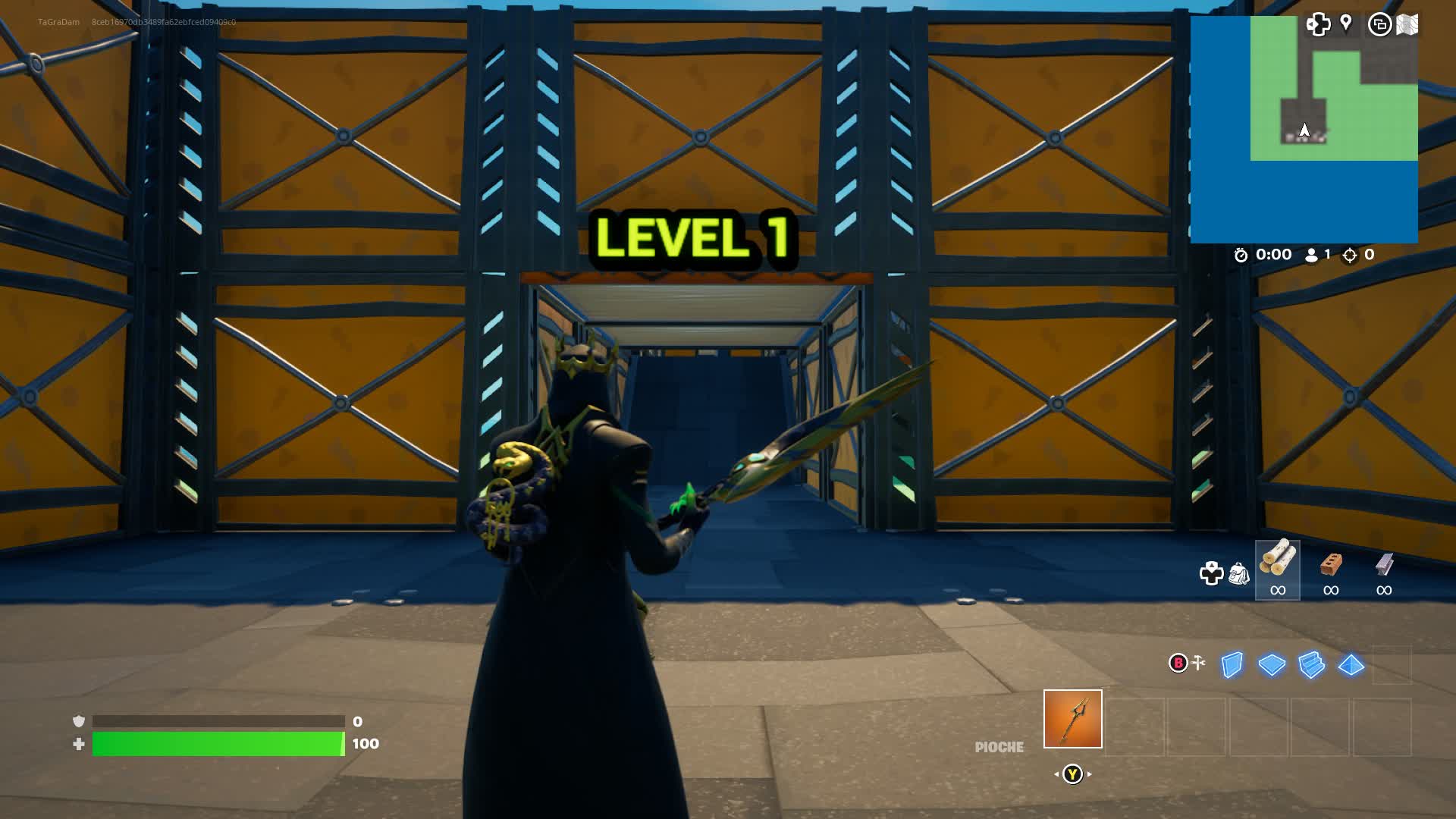Select the wall building piece
The image size is (1456, 819).
point(1232,665)
